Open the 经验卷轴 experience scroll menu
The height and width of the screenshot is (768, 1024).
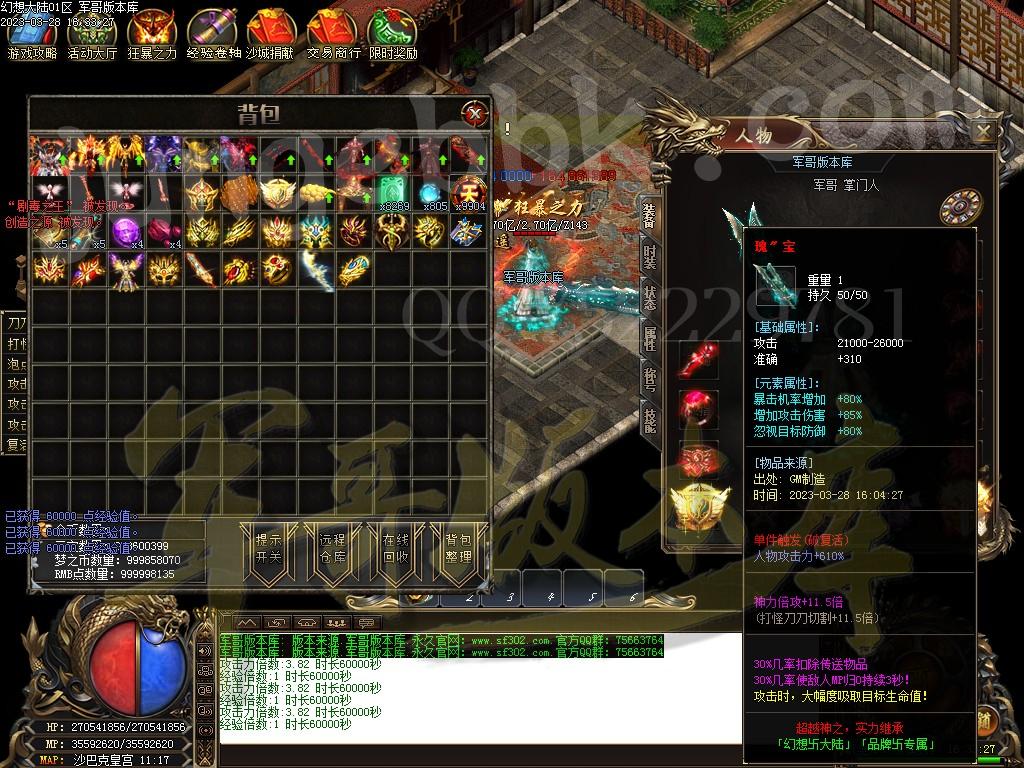tap(213, 34)
